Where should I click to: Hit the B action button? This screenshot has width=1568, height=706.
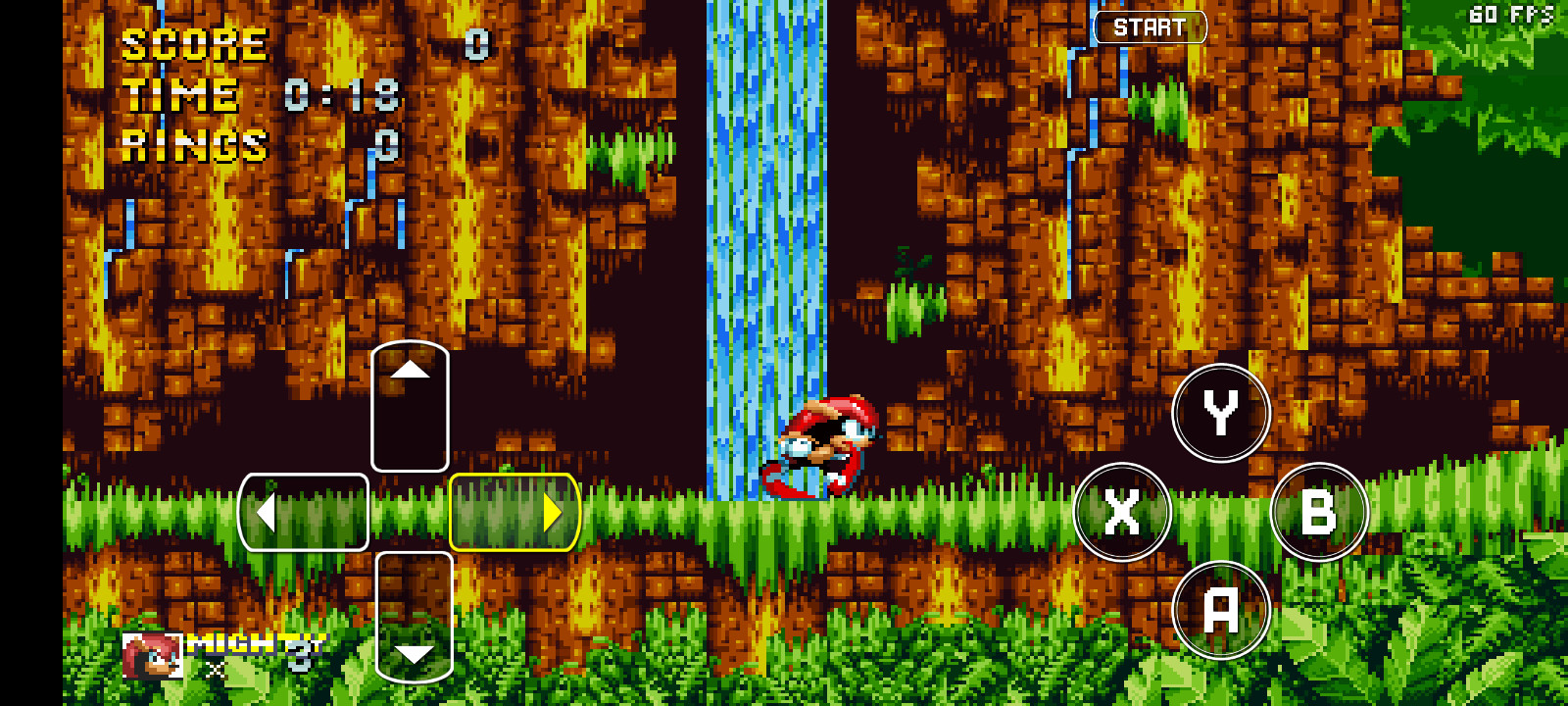click(x=1318, y=511)
